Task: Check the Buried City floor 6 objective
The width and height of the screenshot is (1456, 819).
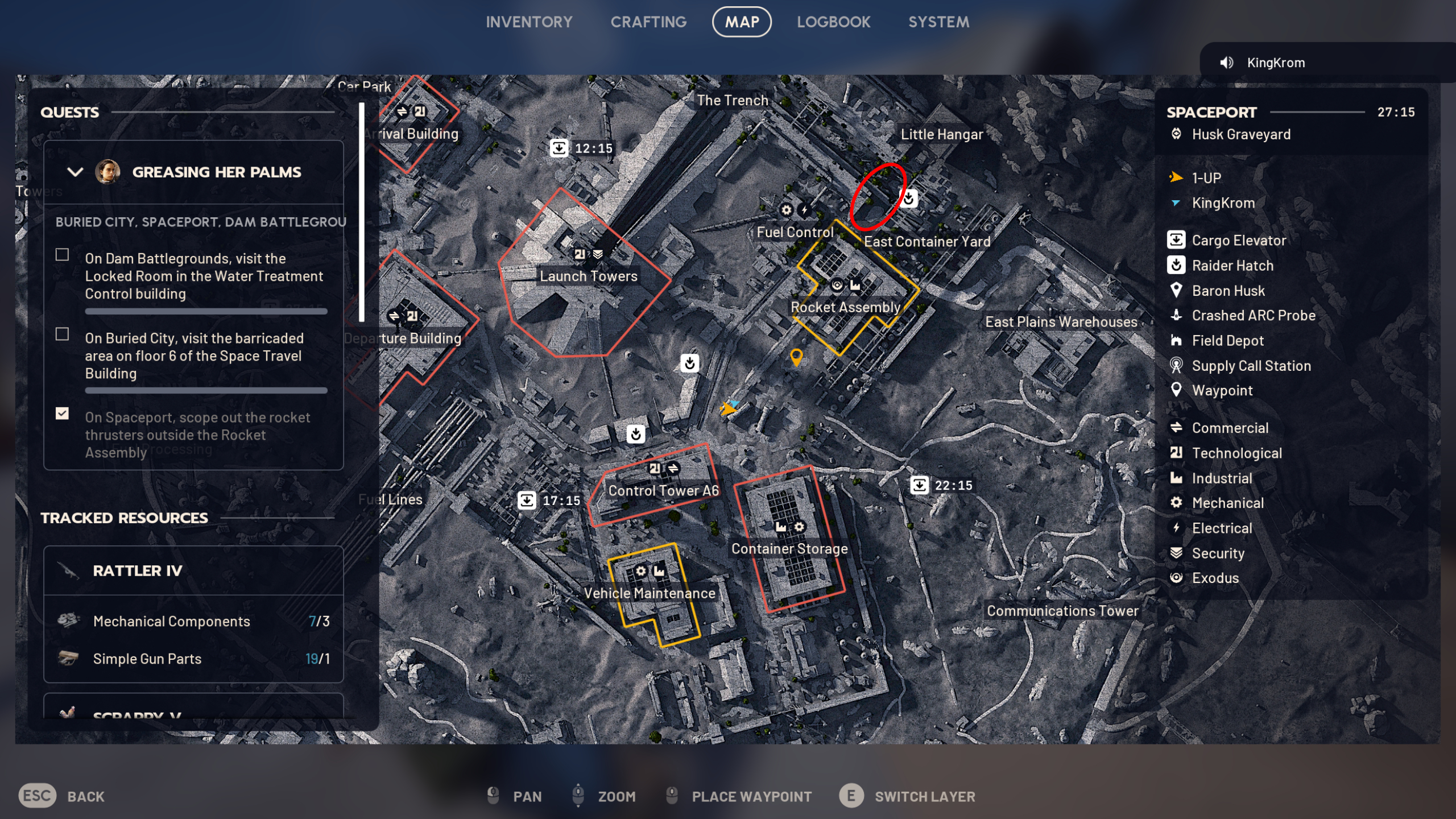Action: tap(61, 335)
